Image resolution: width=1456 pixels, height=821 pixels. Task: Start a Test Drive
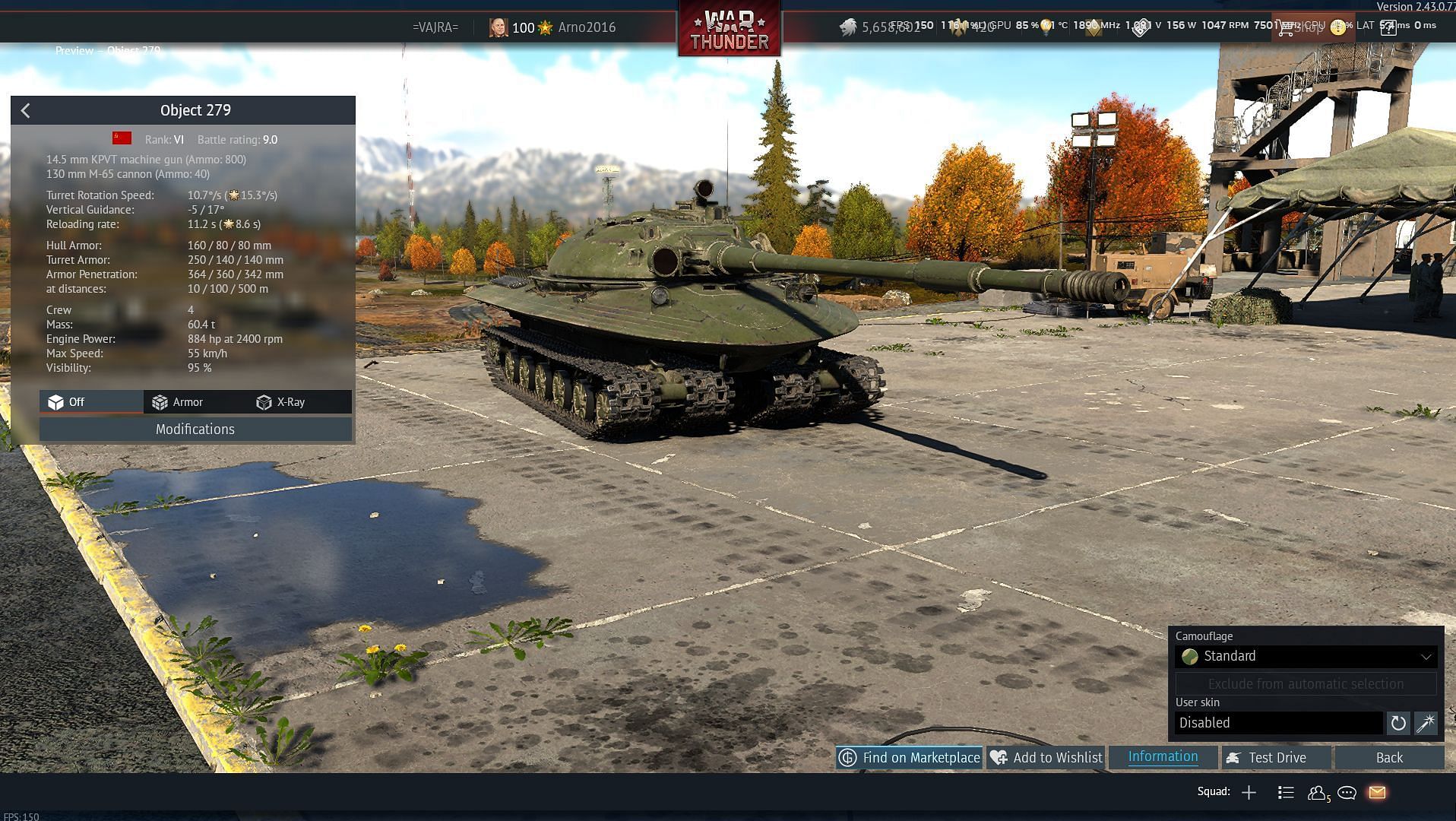(x=1276, y=758)
